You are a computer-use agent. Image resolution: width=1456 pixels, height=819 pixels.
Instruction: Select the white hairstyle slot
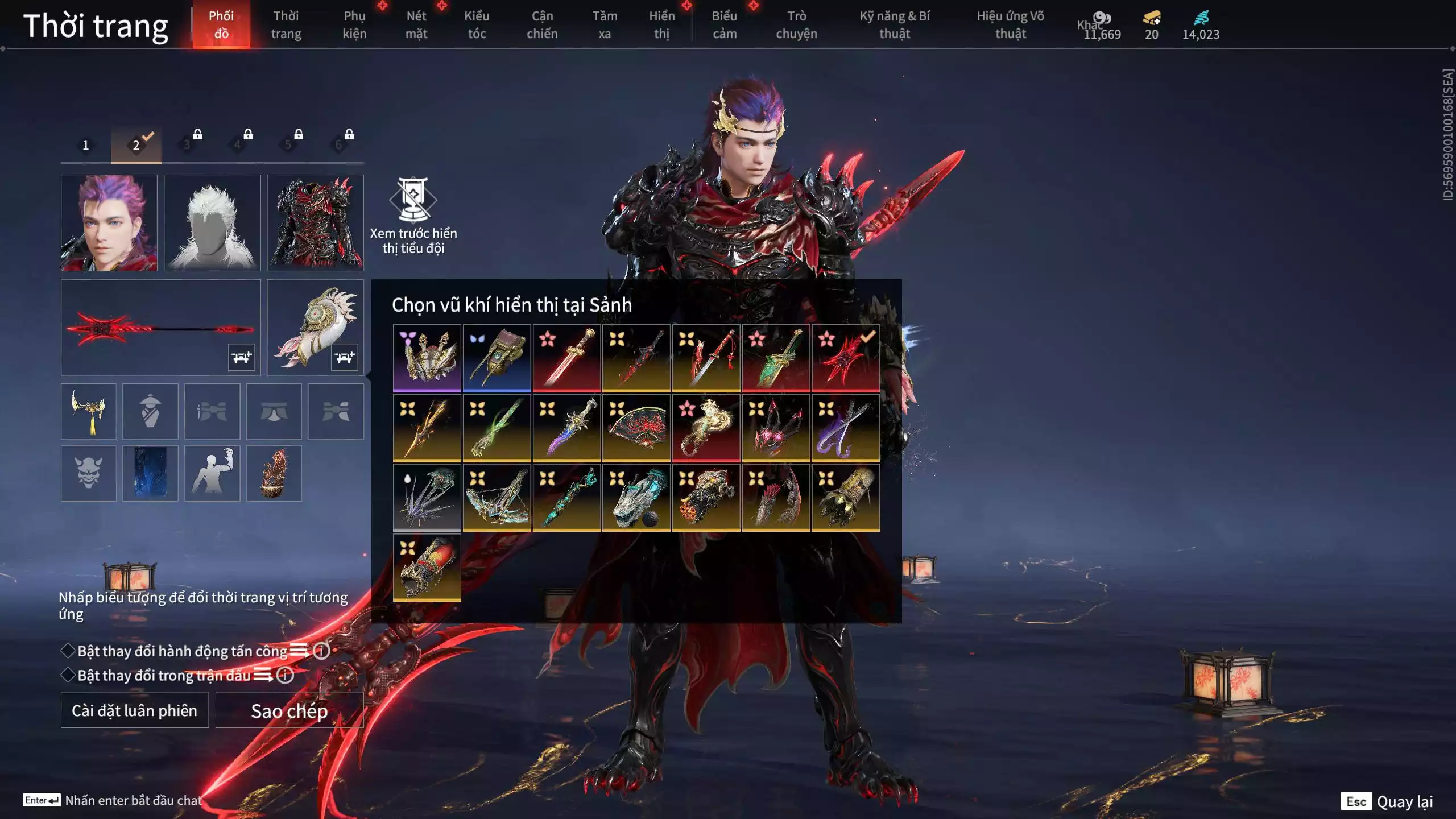point(212,222)
